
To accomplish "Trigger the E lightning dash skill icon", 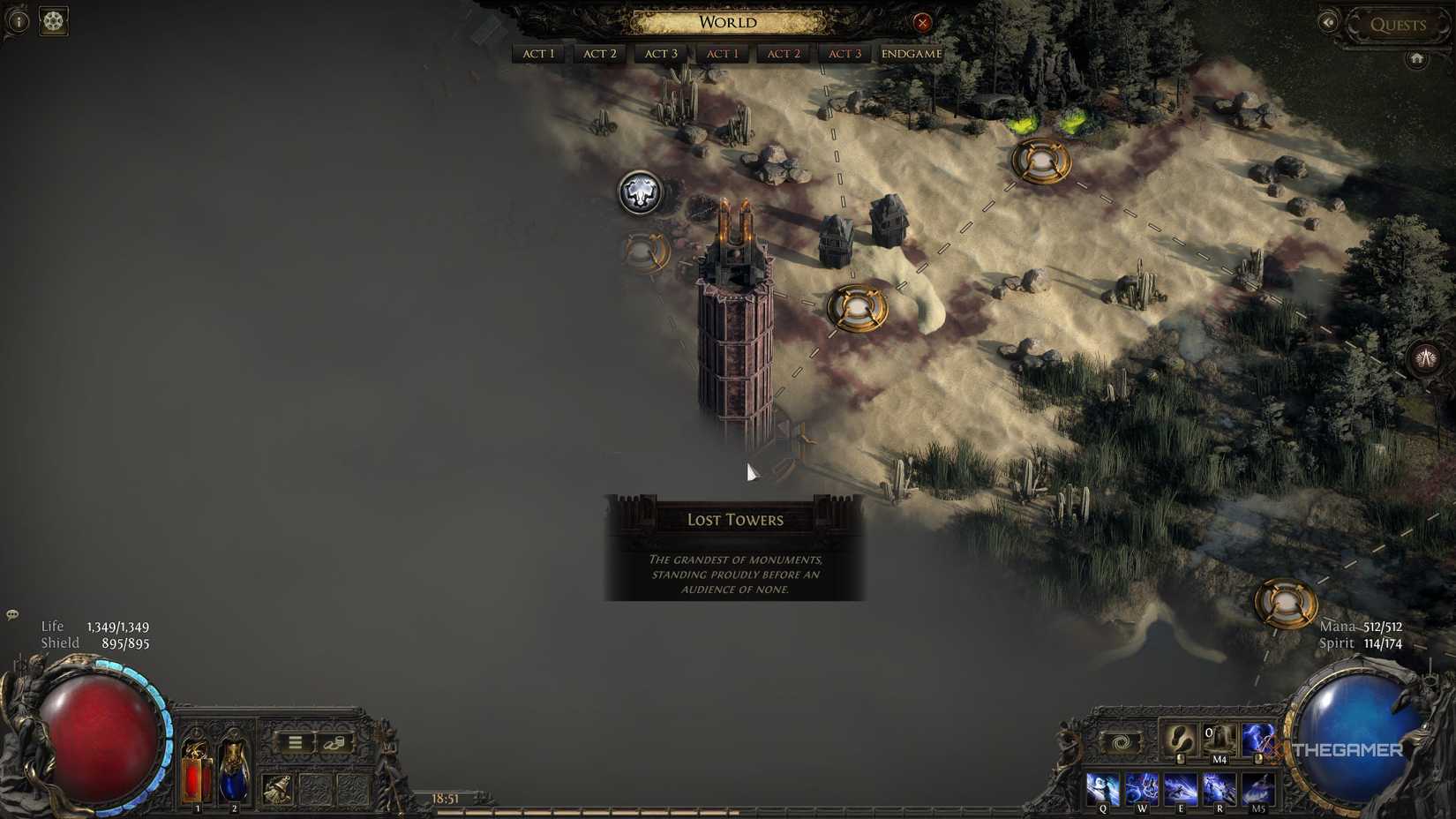I will point(1181,786).
